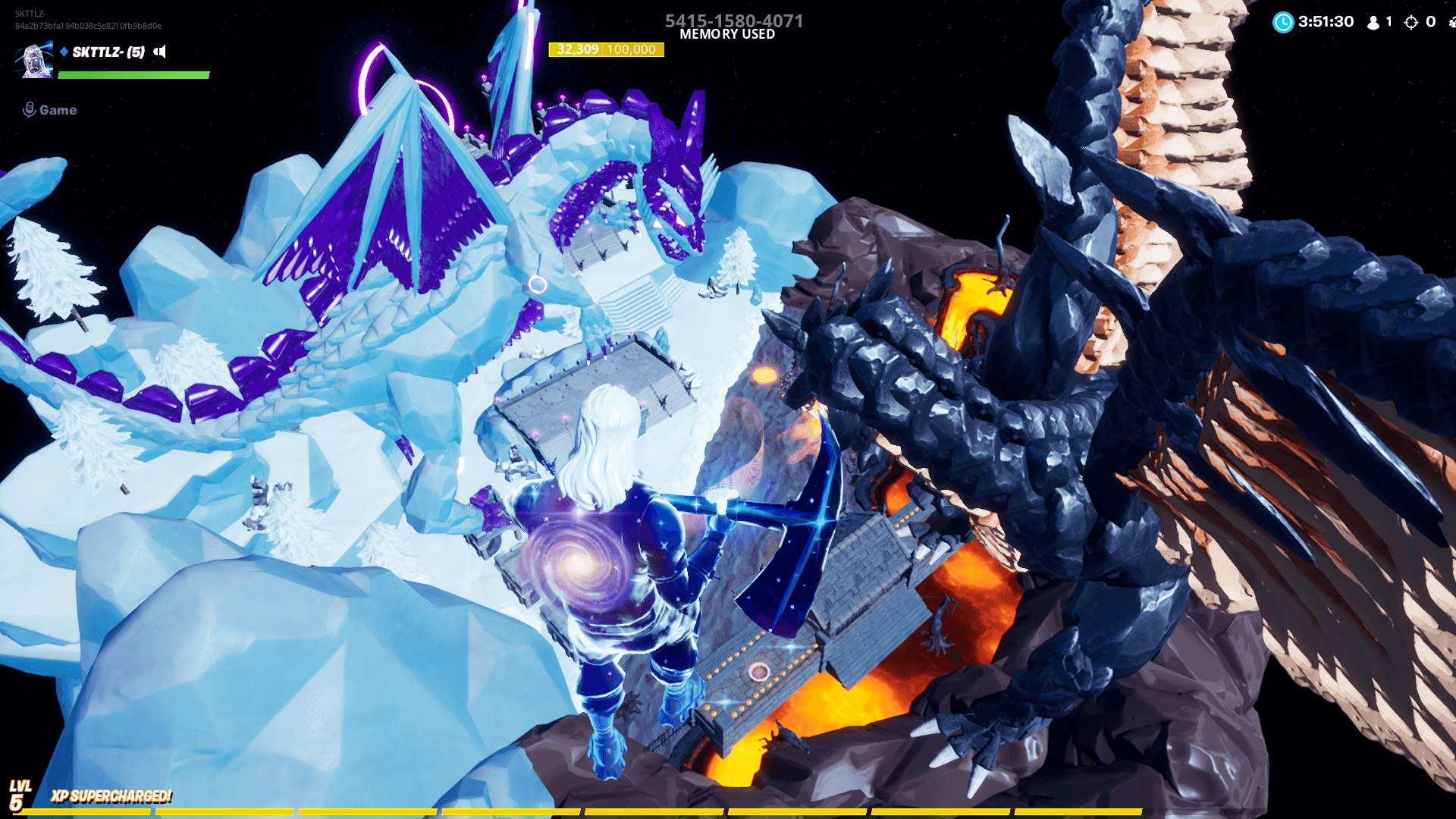This screenshot has height=819, width=1456.
Task: Select the island code 5415-1580-4071
Action: click(733, 20)
